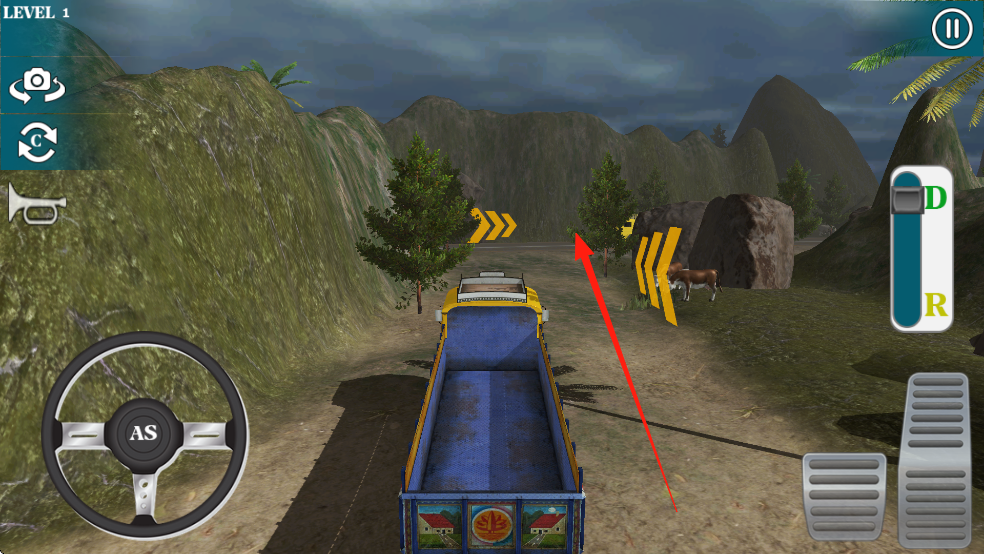Click the AS steering wheel
The width and height of the screenshot is (984, 554).
(145, 432)
